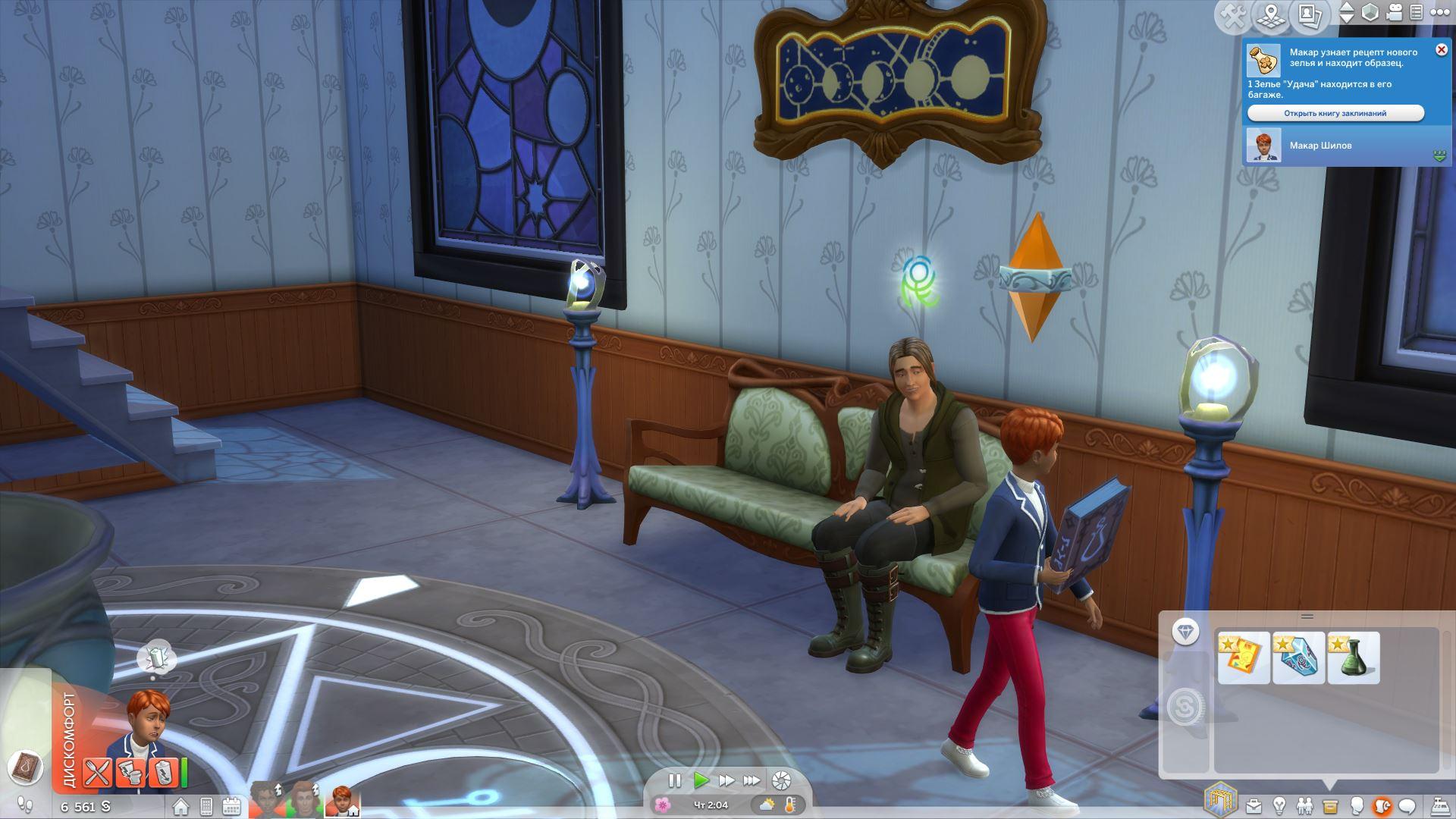Select the green potion flask in inventory
This screenshot has width=1456, height=819.
tap(1353, 657)
